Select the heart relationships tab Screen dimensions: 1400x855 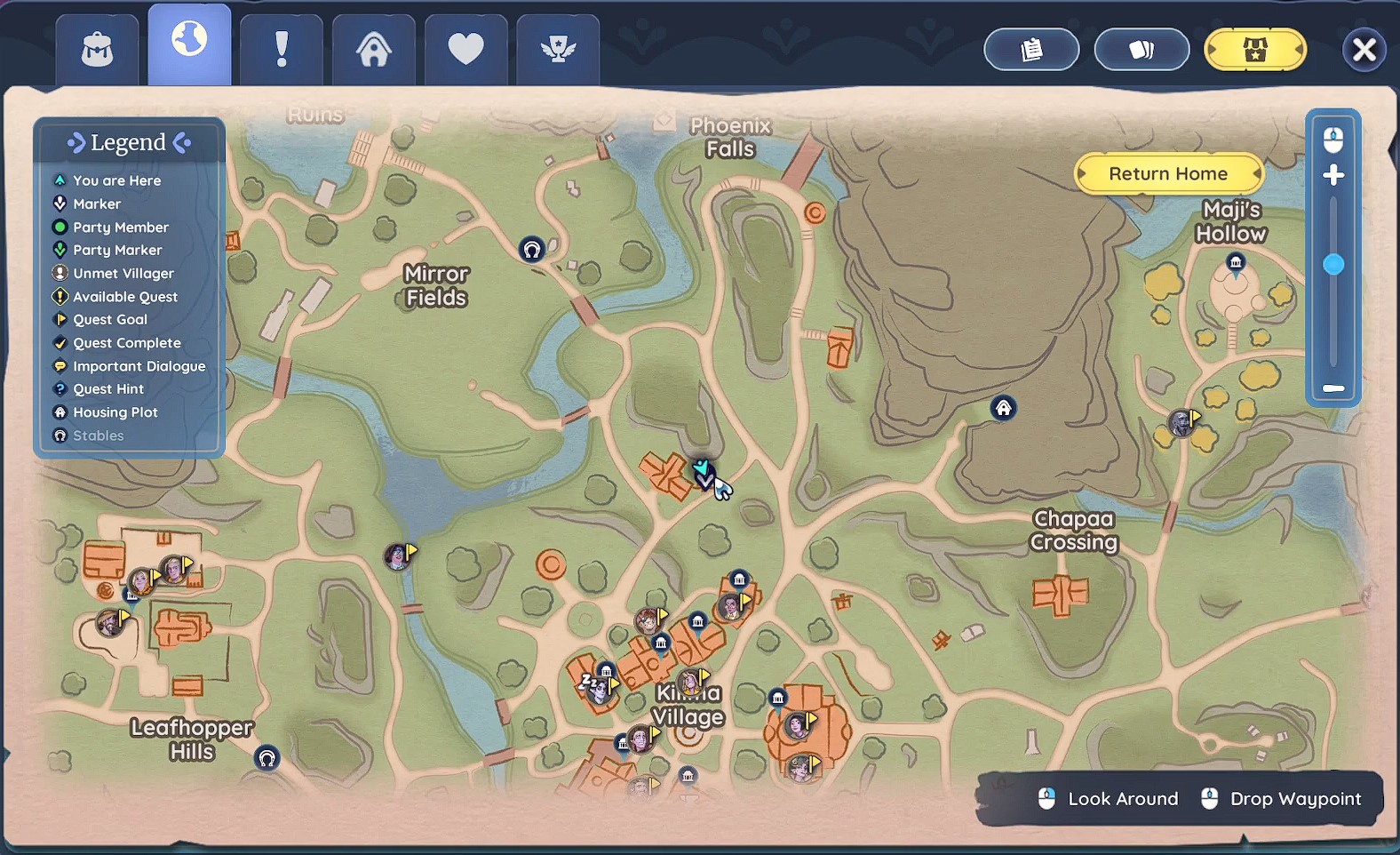coord(465,50)
